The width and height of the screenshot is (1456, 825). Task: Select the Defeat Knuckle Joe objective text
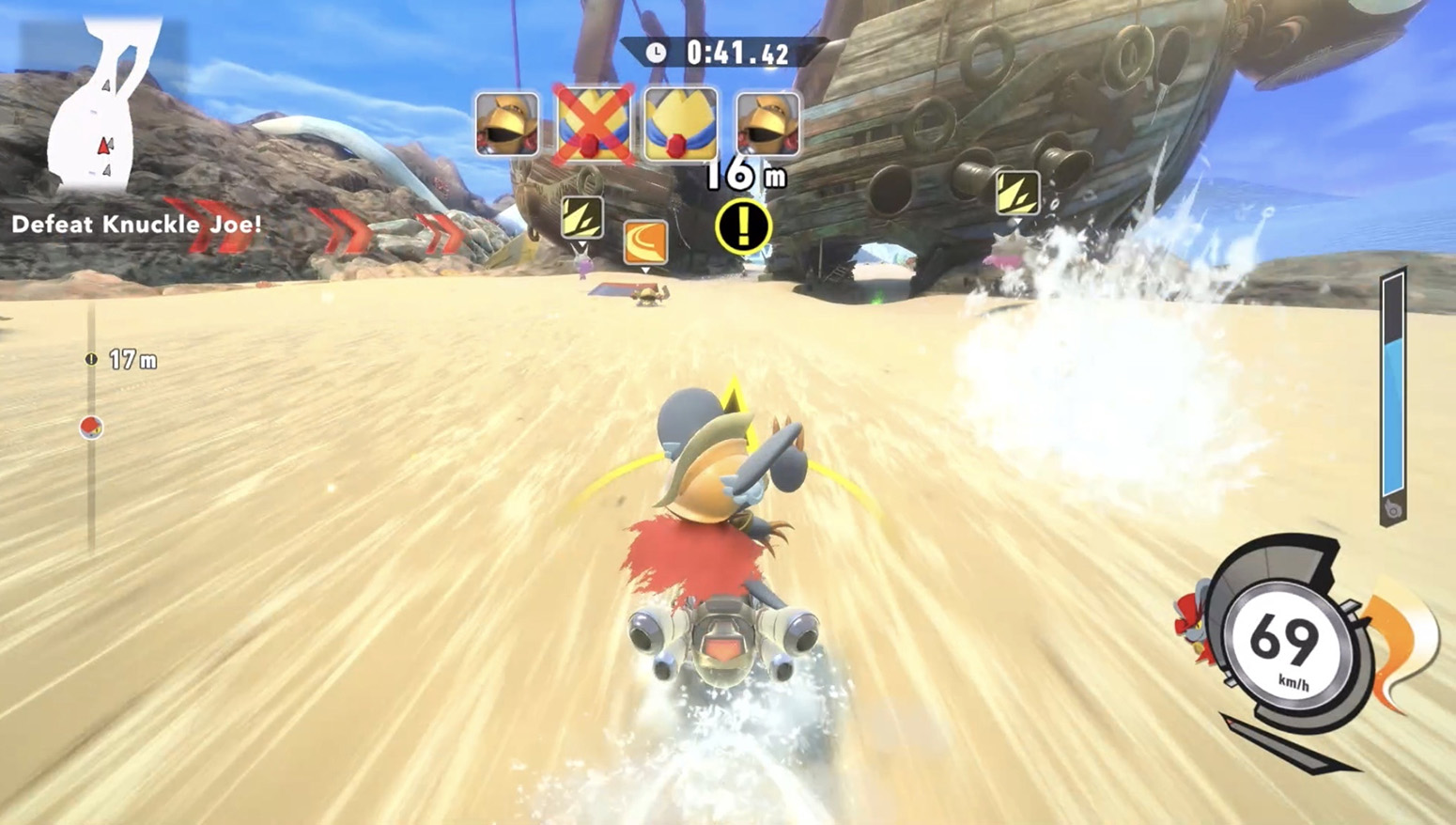coord(136,225)
